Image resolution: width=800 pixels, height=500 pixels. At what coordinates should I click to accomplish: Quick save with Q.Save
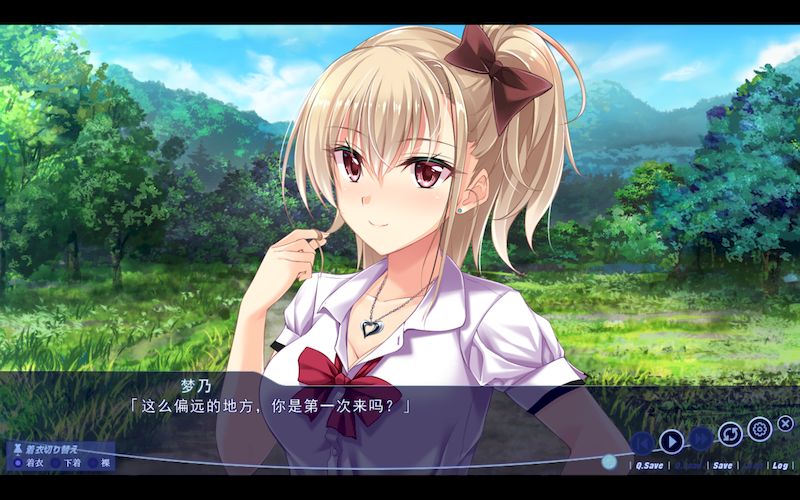(x=648, y=465)
